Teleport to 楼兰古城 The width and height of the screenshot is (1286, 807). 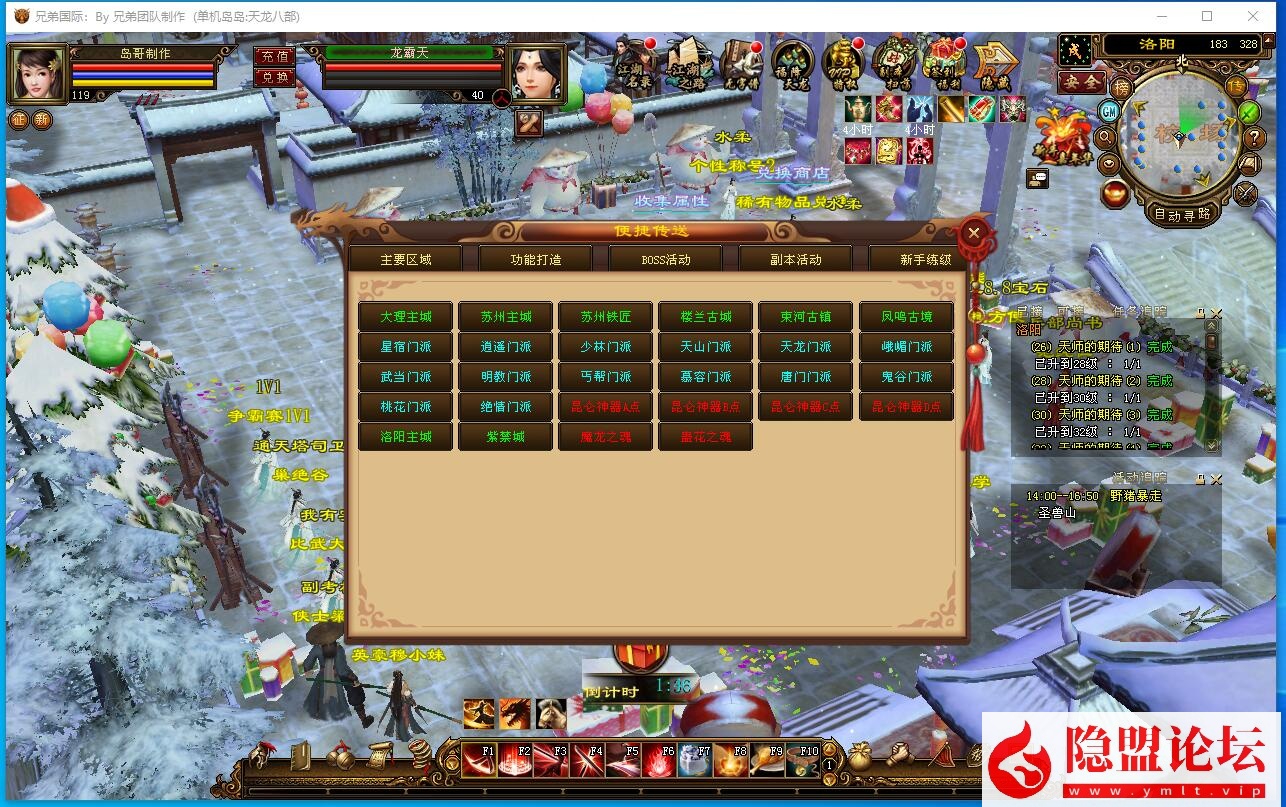(706, 317)
